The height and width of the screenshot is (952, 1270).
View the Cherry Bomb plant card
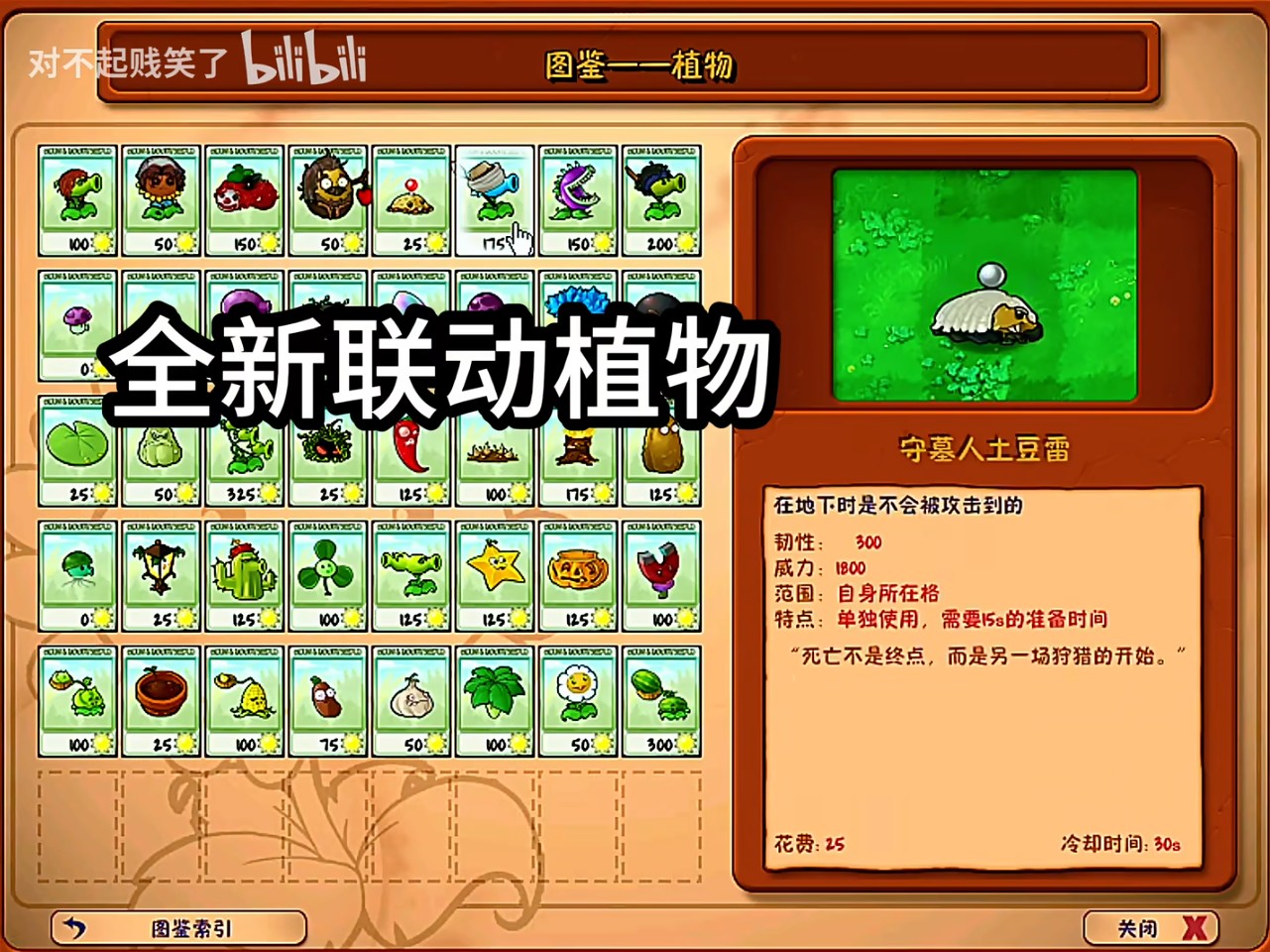245,198
